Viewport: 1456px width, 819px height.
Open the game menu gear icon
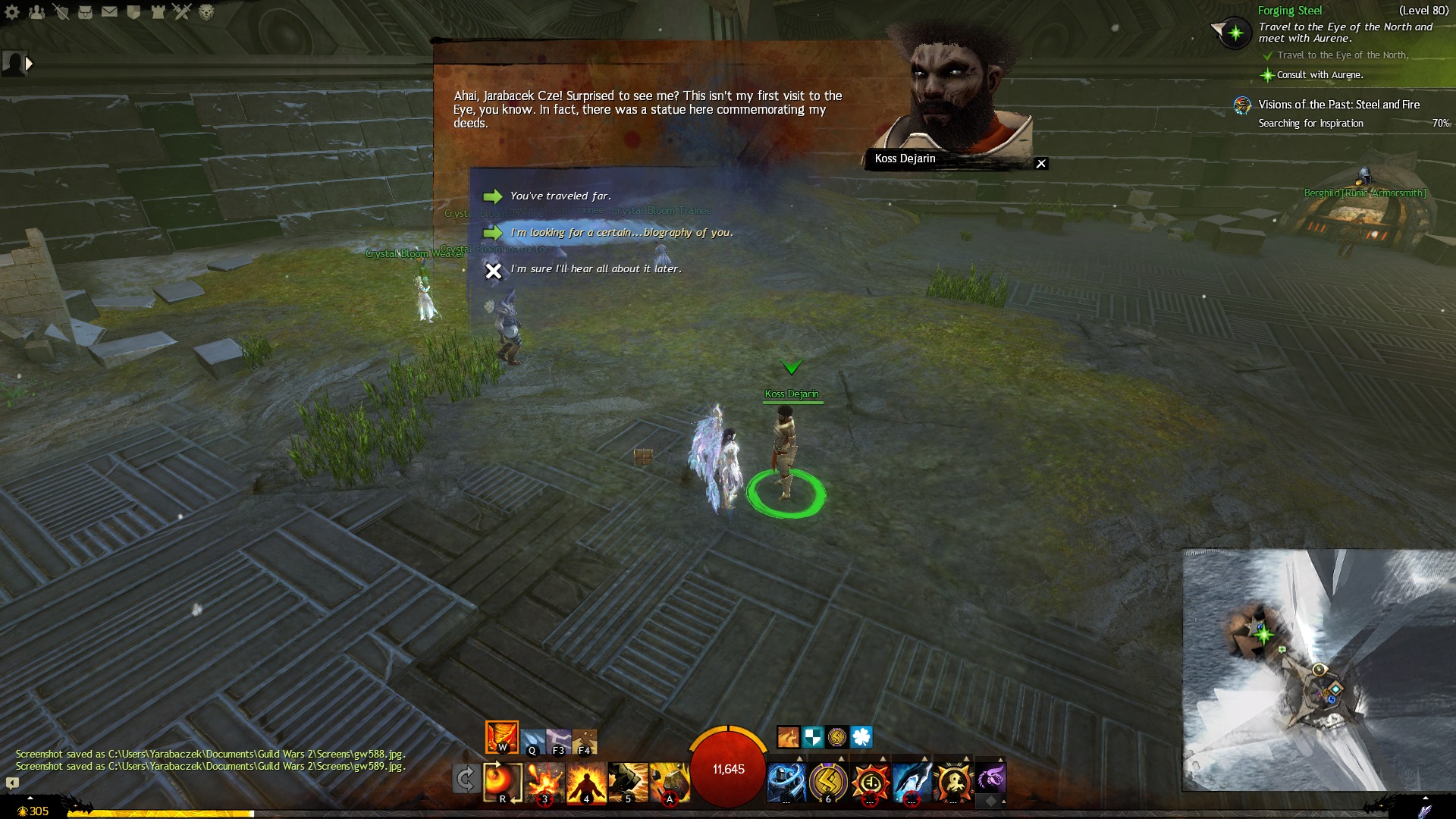tap(13, 12)
